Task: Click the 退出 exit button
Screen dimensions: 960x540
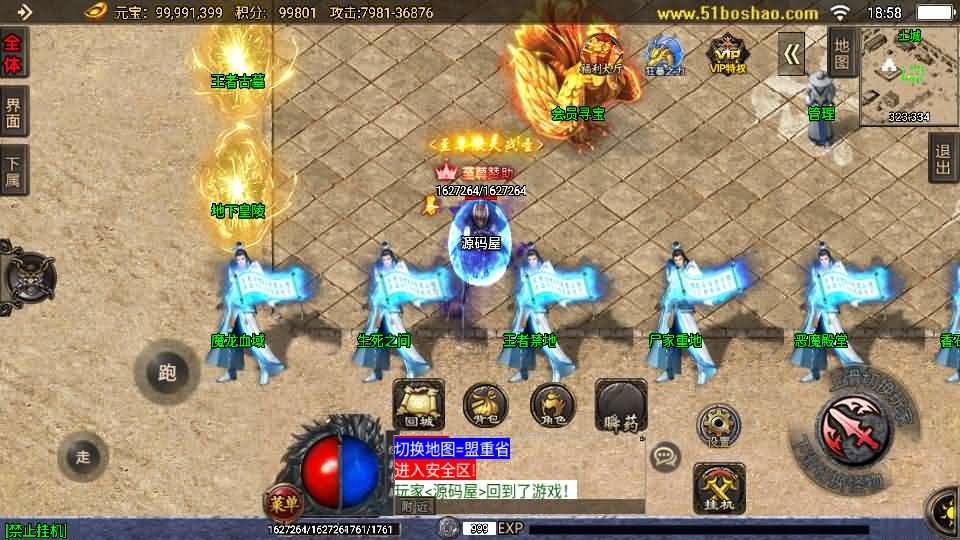Action: tap(942, 159)
